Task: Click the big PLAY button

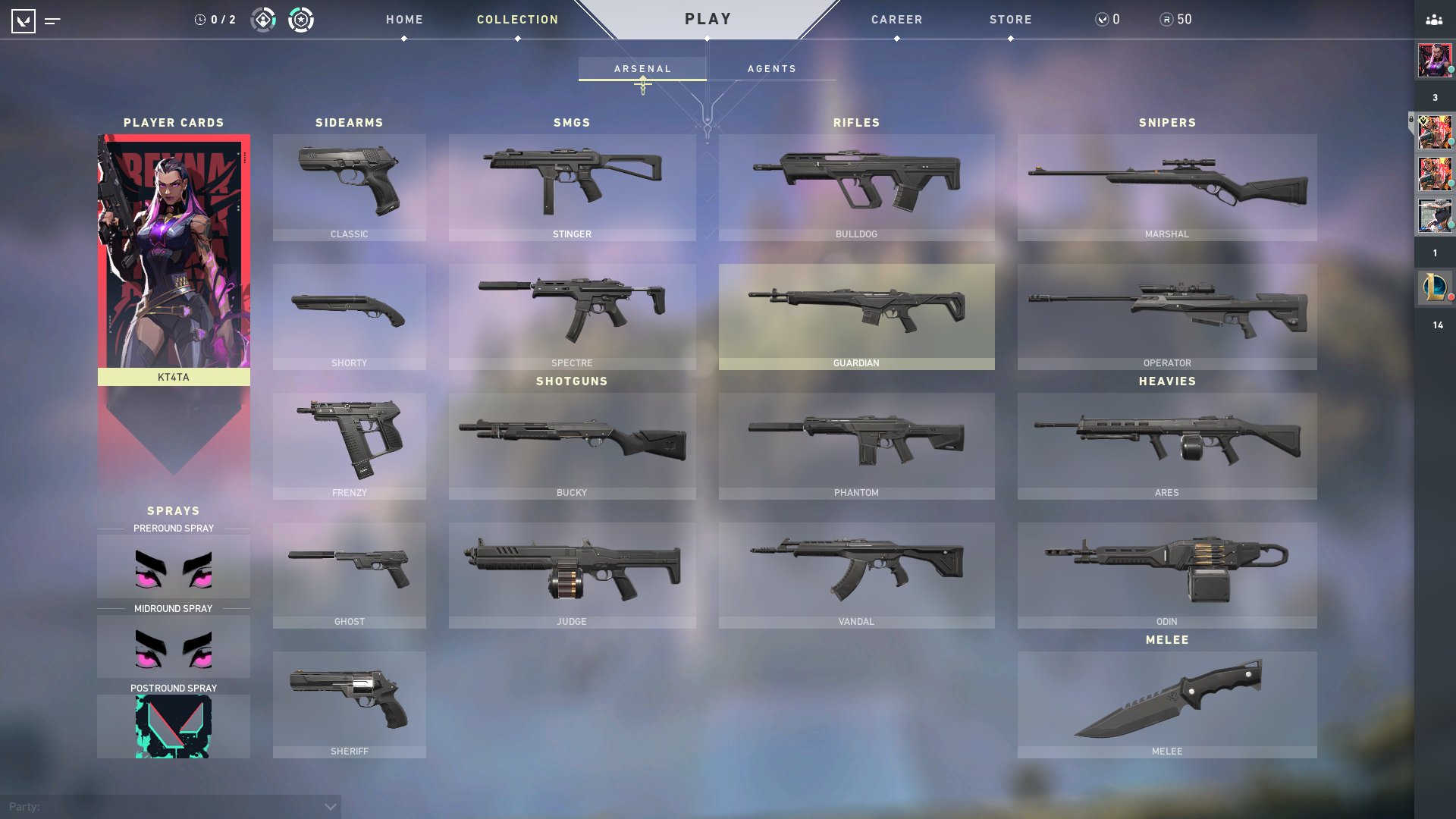Action: tap(708, 19)
